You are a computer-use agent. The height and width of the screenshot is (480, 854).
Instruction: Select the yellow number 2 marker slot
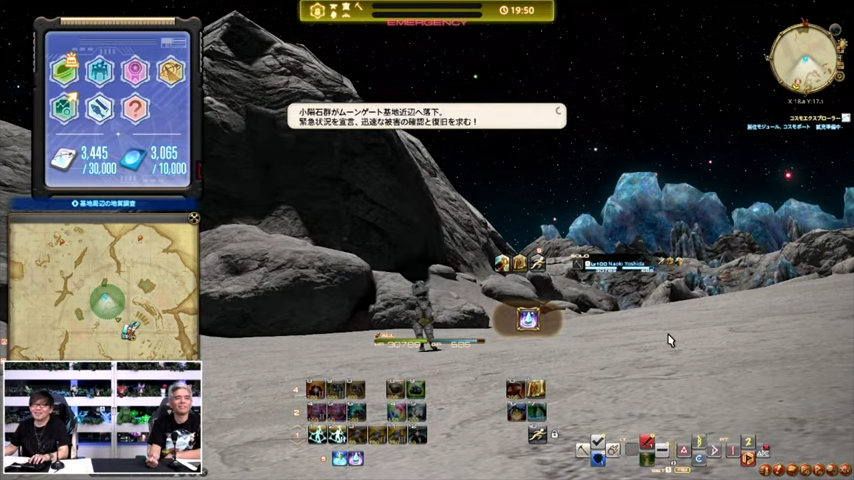click(x=747, y=442)
